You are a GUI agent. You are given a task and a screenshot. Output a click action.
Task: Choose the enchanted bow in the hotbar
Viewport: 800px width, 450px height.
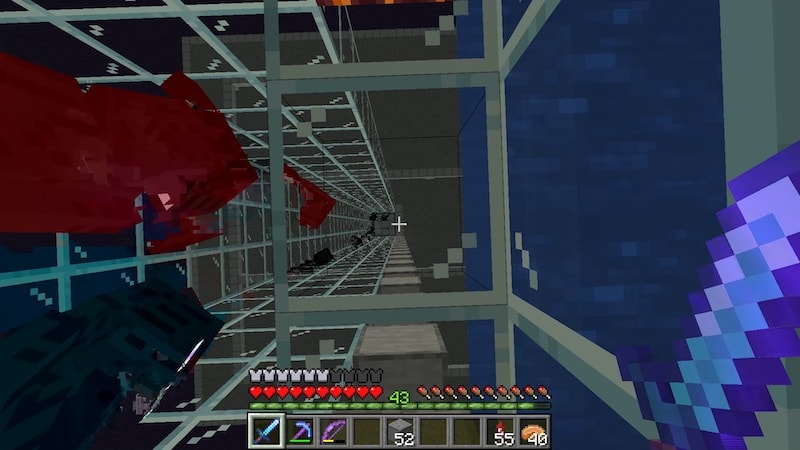click(x=333, y=432)
